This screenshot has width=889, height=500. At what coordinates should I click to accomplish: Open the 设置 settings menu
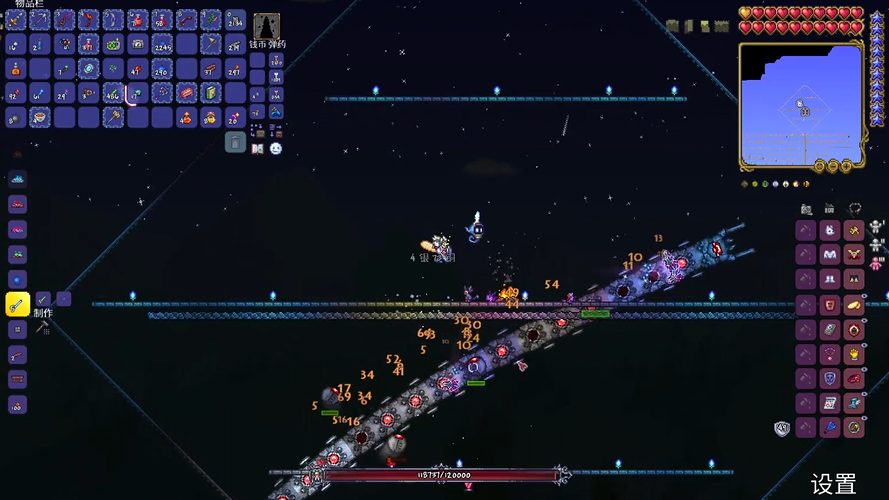(x=833, y=484)
